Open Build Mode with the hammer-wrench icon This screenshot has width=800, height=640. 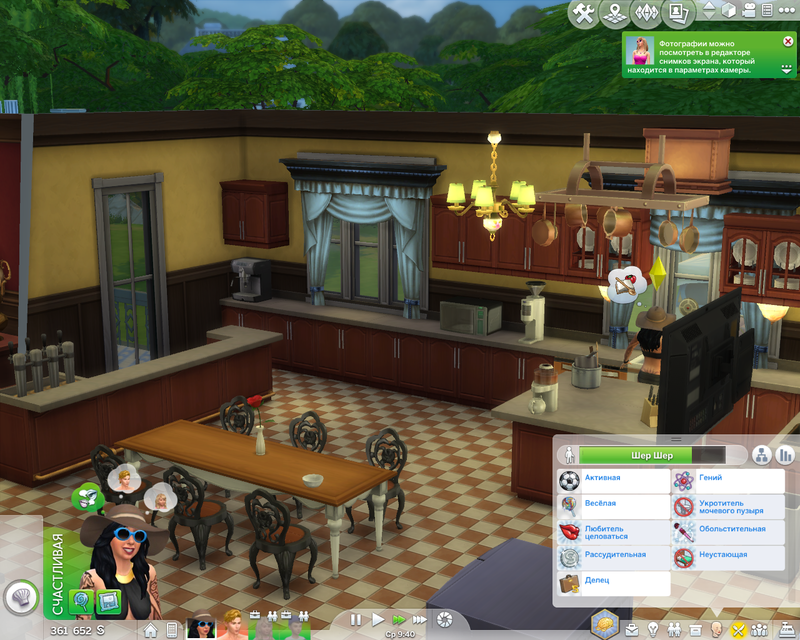[586, 14]
